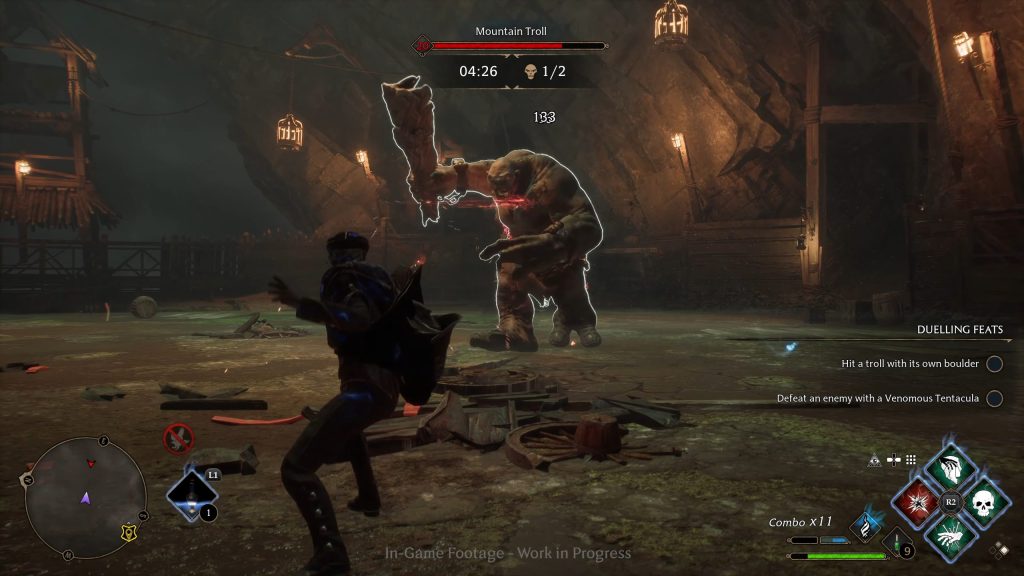Cast the skull curse spell
The image size is (1024, 576).
coord(985,501)
